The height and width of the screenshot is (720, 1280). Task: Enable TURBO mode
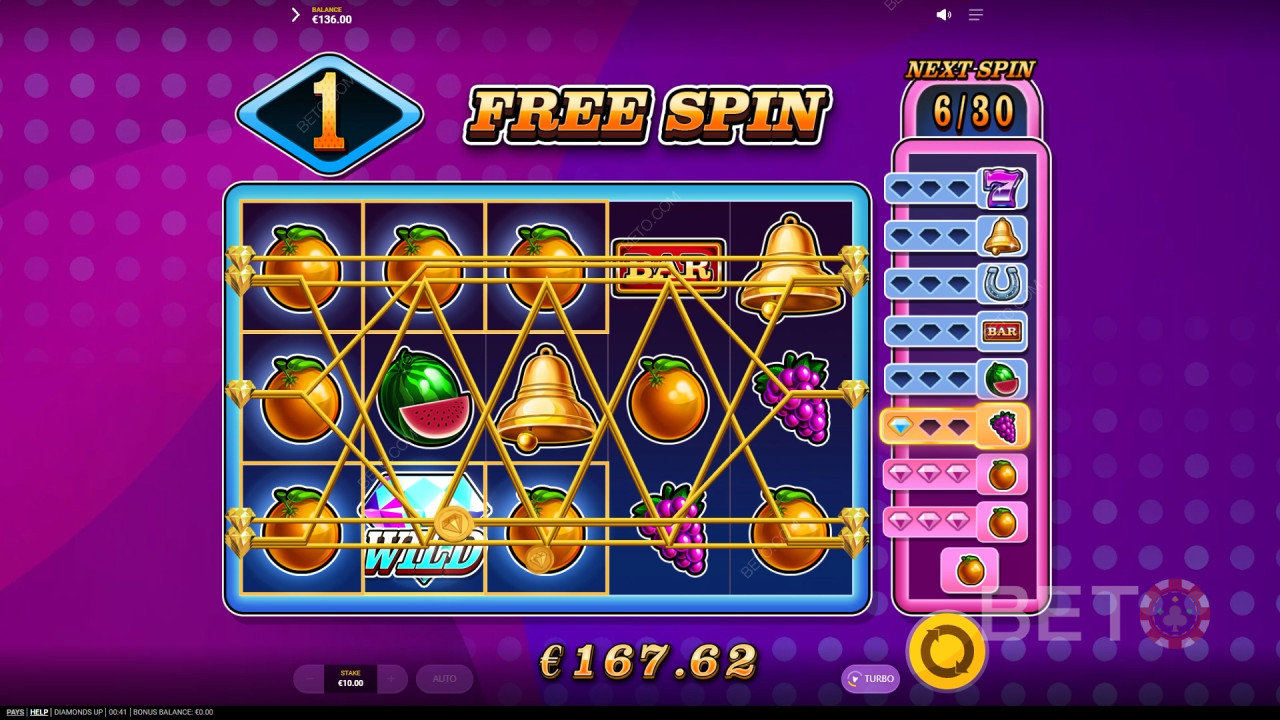[871, 679]
